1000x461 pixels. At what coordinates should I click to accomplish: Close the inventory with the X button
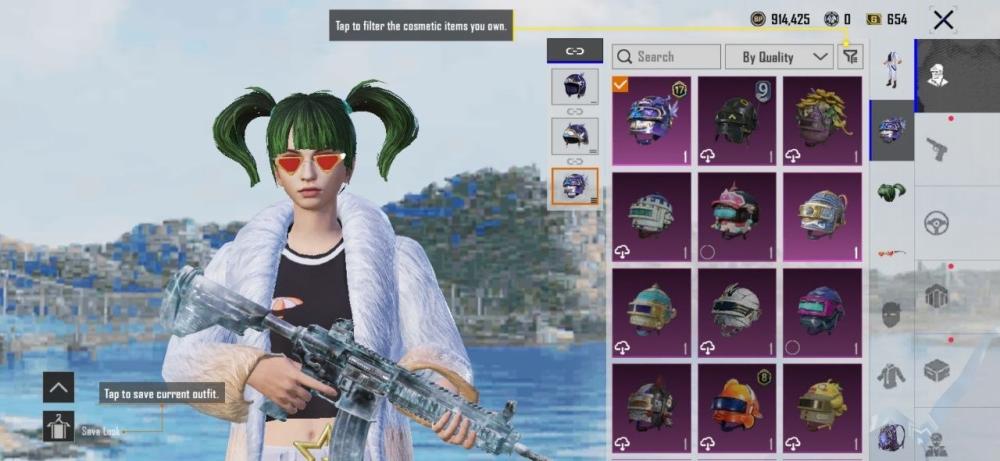(943, 19)
